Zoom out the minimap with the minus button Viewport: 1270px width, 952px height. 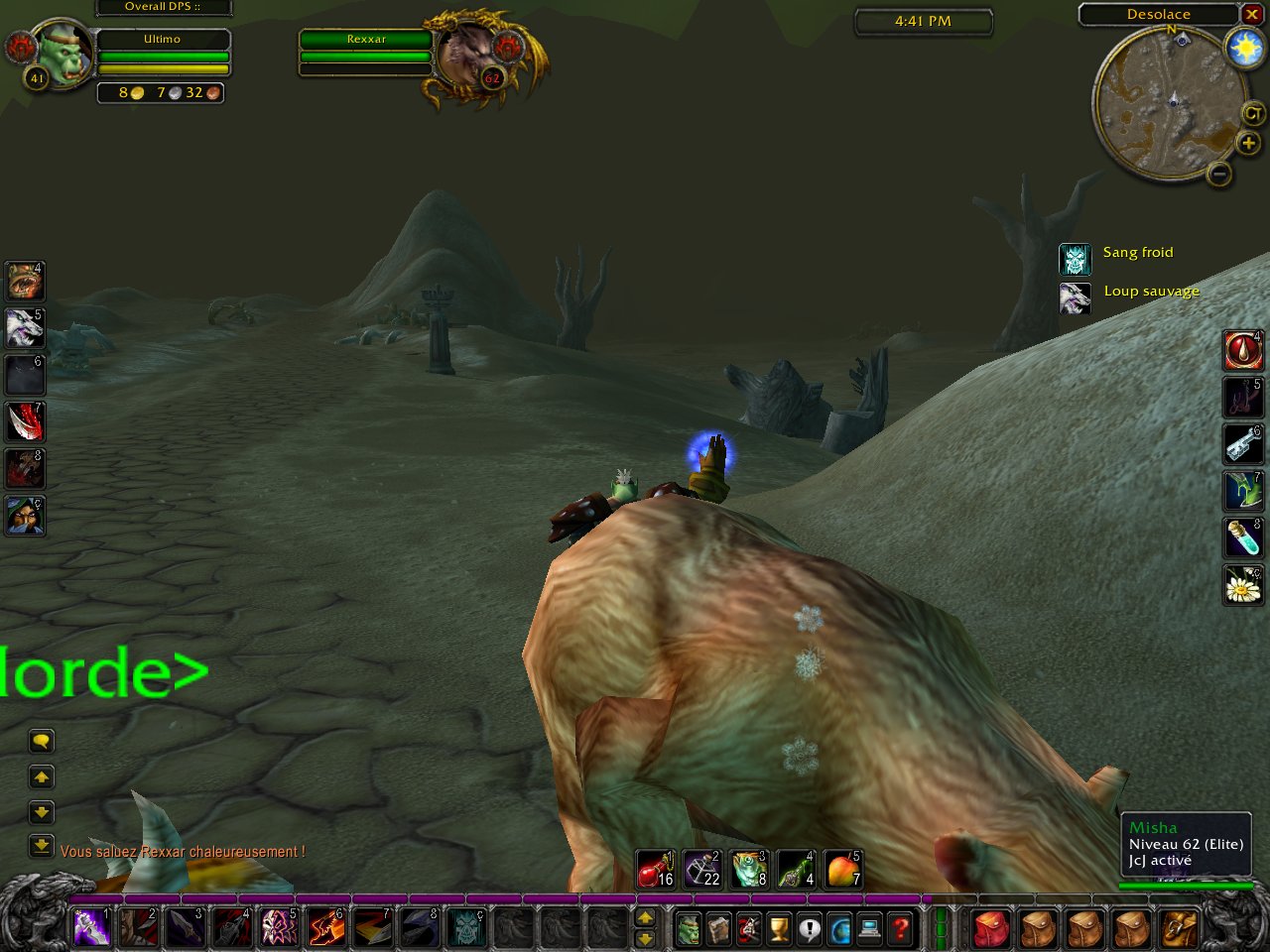(1219, 175)
